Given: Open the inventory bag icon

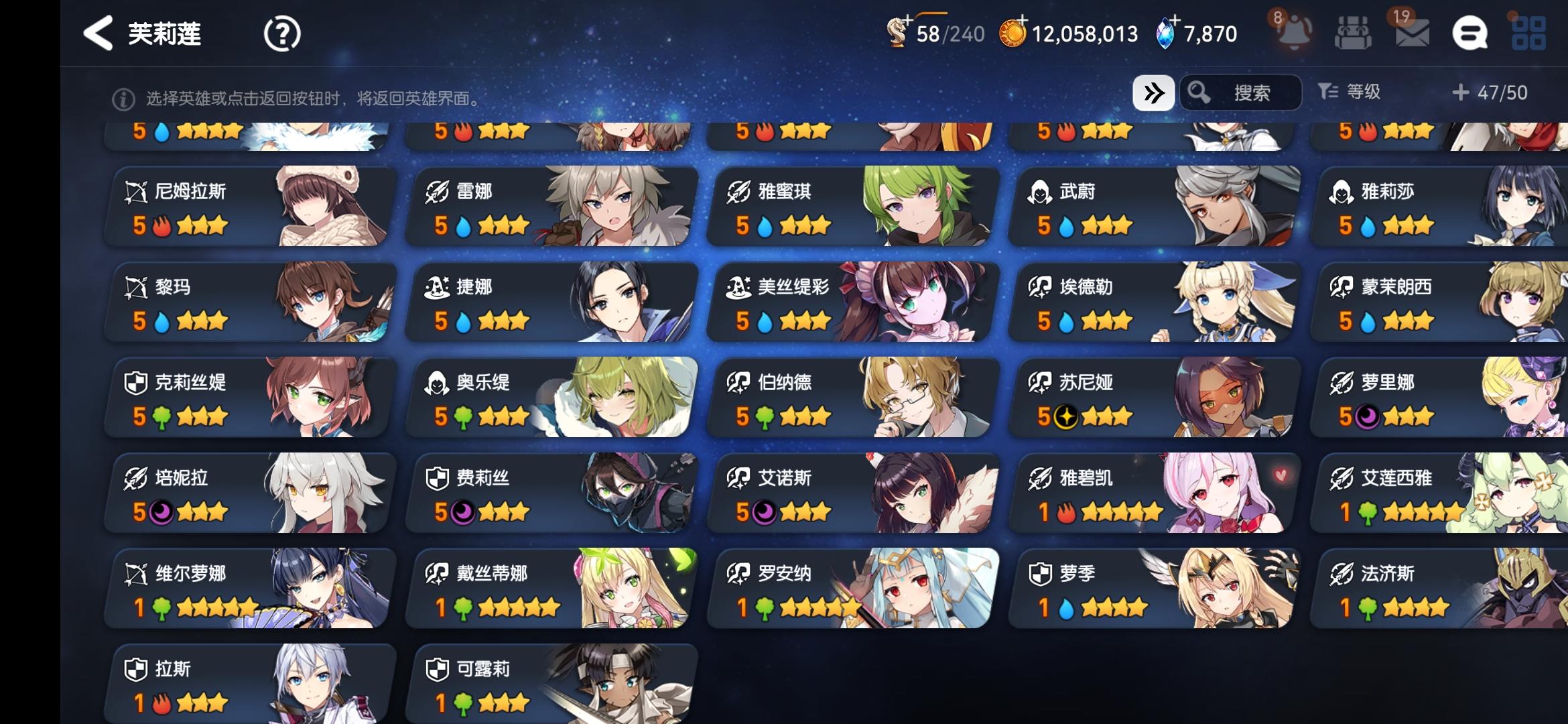Looking at the screenshot, I should (x=1354, y=32).
